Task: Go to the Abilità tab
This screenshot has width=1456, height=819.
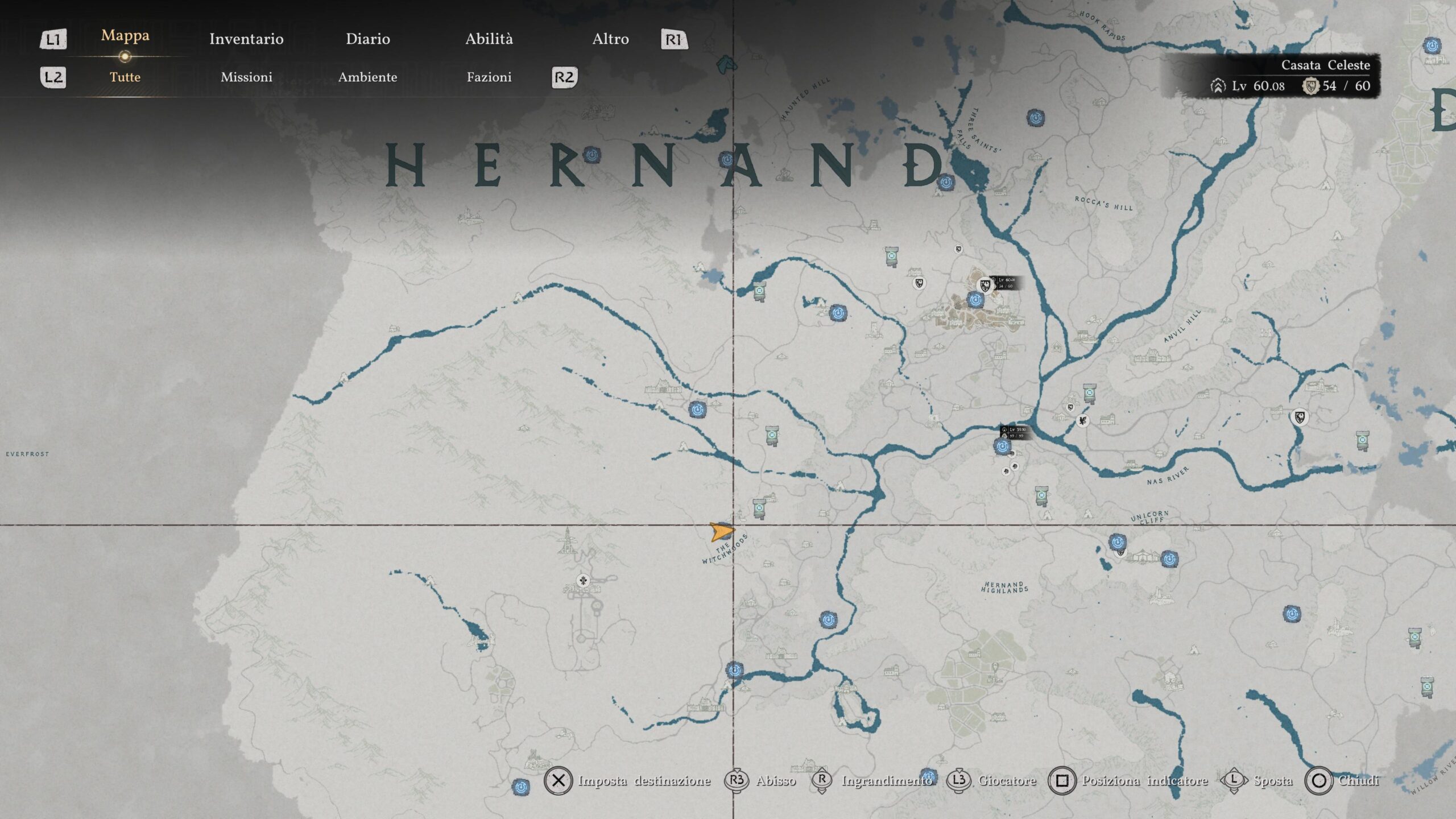Action: [x=489, y=39]
